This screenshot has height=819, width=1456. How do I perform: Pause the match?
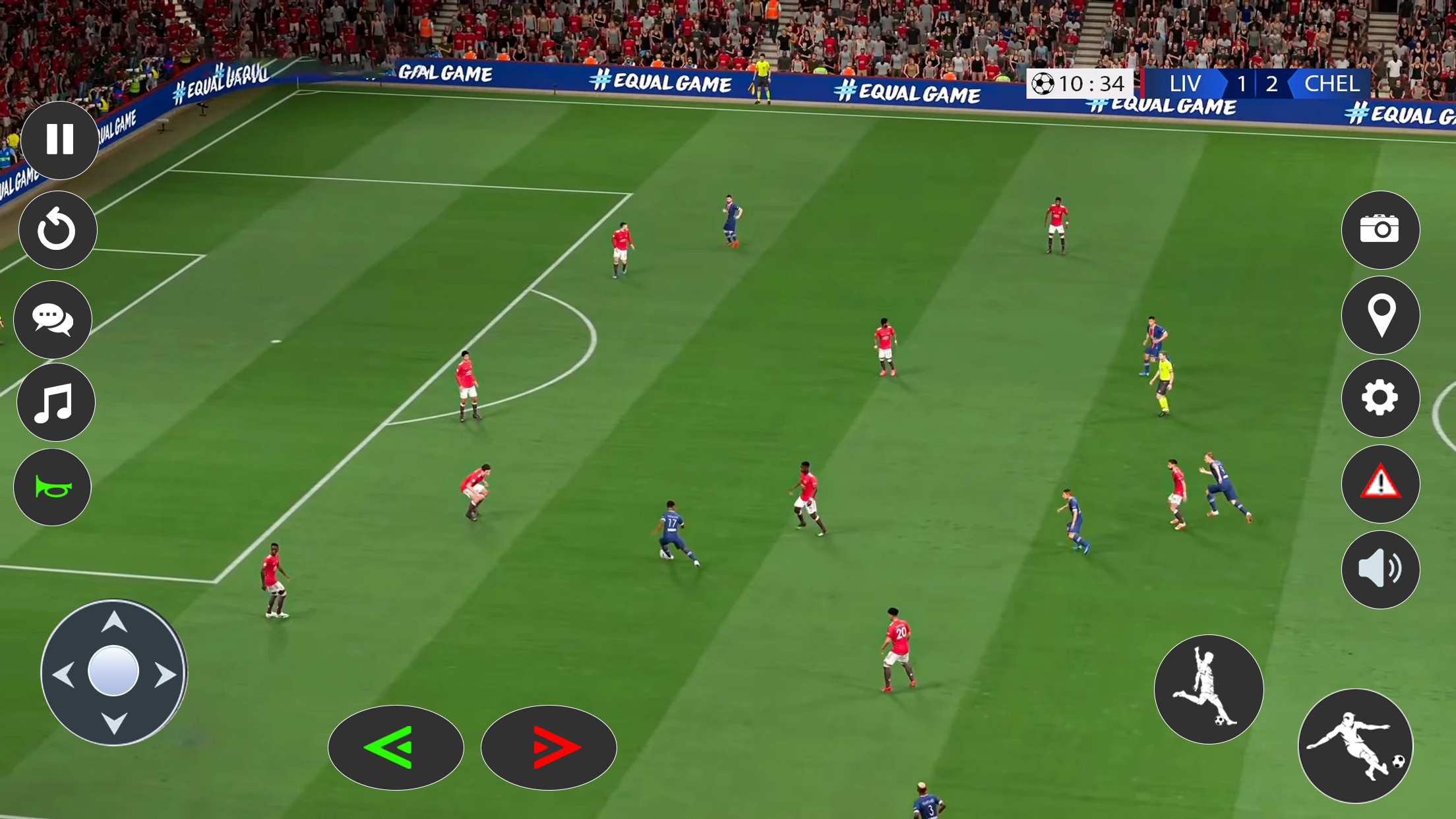pos(59,140)
